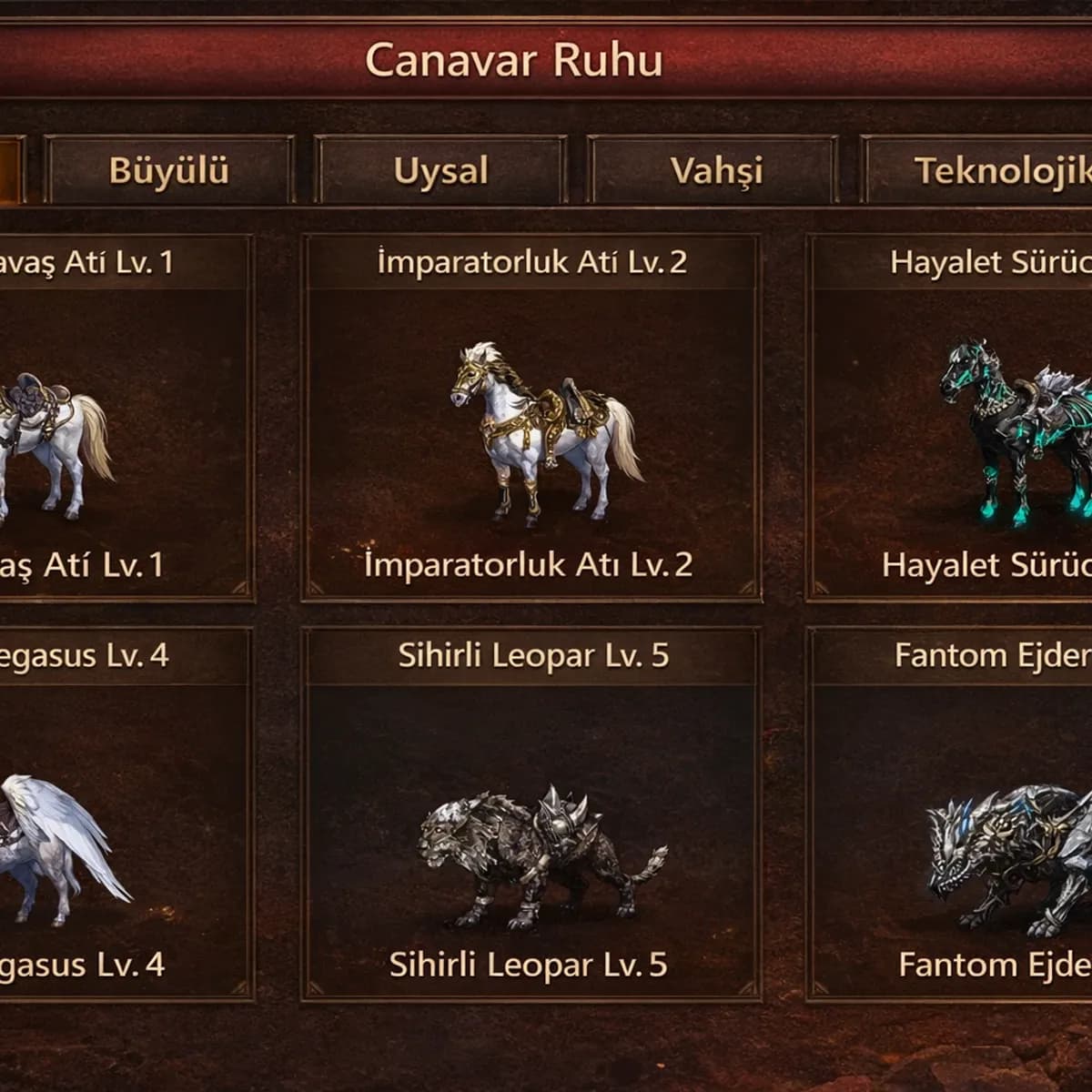
Task: Switch to the Büyülü tab
Action: tap(169, 170)
